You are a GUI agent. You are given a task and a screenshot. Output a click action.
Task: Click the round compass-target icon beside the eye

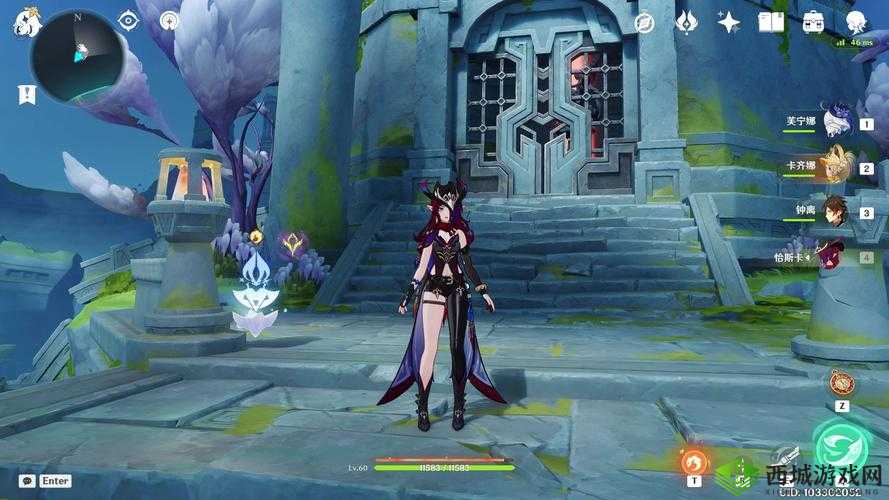(168, 20)
